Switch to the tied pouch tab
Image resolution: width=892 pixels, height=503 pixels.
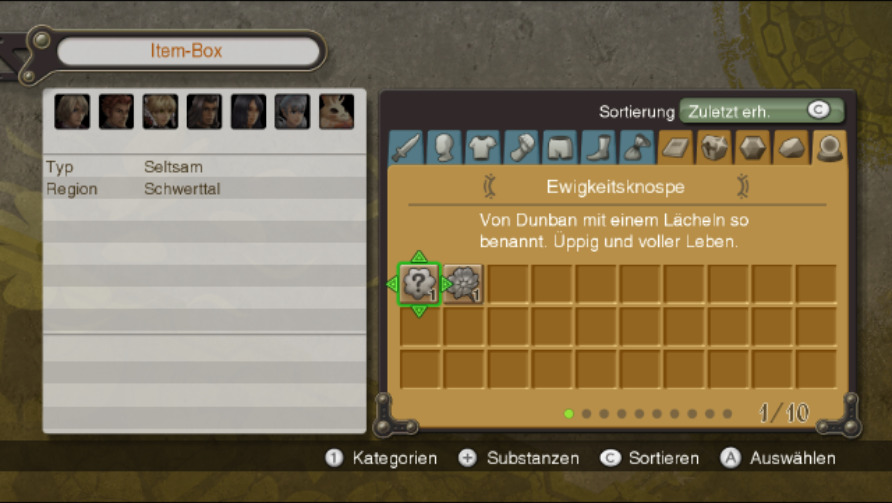(x=635, y=147)
